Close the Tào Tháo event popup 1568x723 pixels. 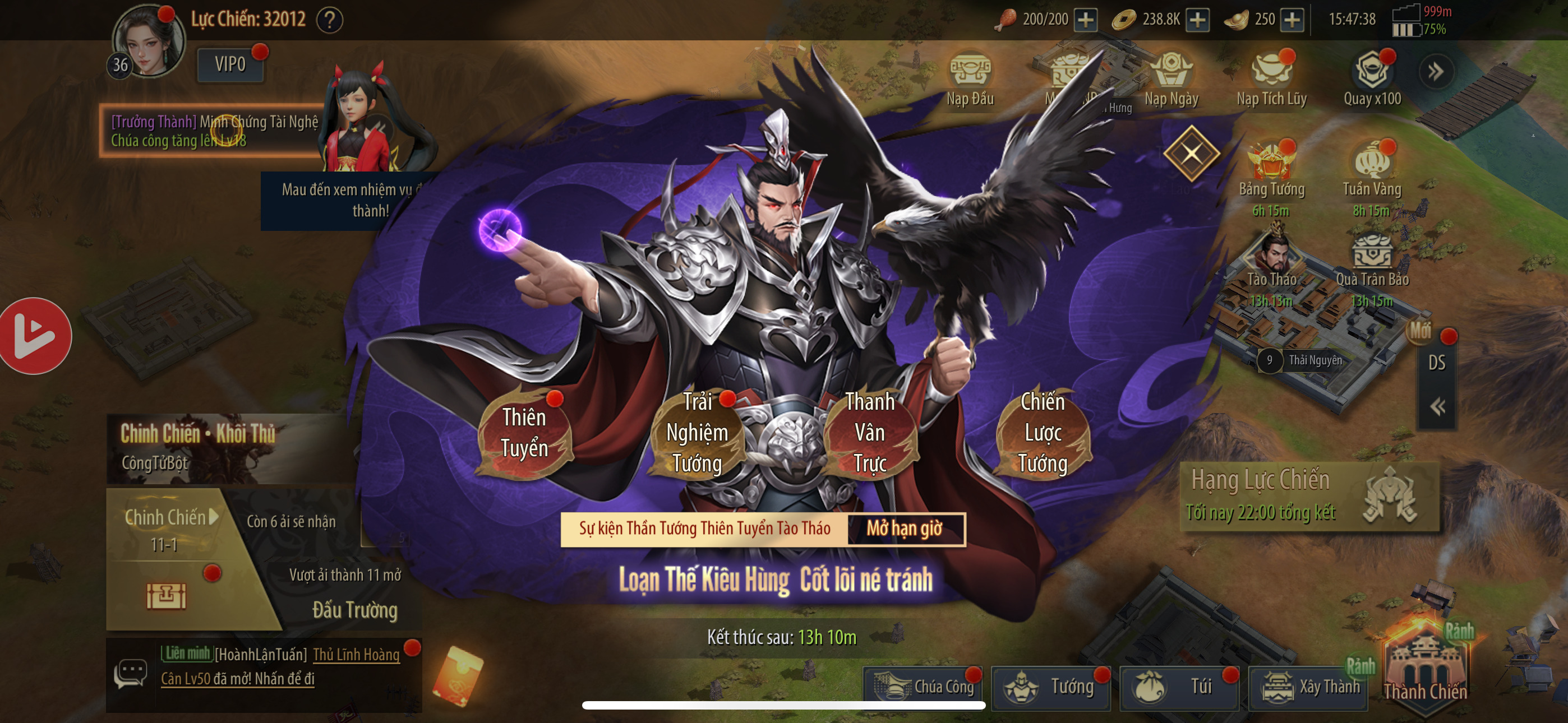click(1191, 153)
